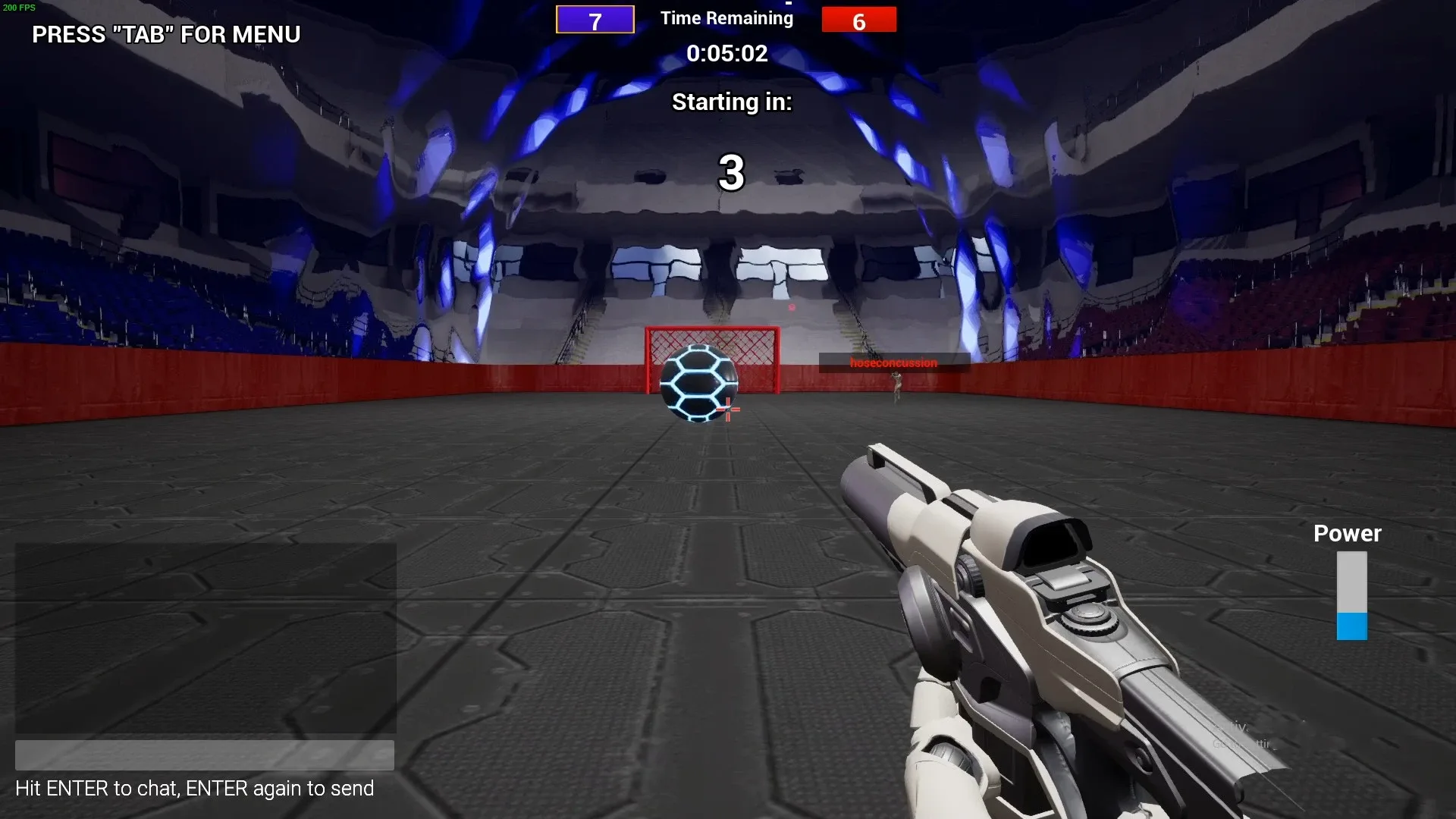This screenshot has height=819, width=1456.
Task: Click the countdown number 3
Action: 731,173
